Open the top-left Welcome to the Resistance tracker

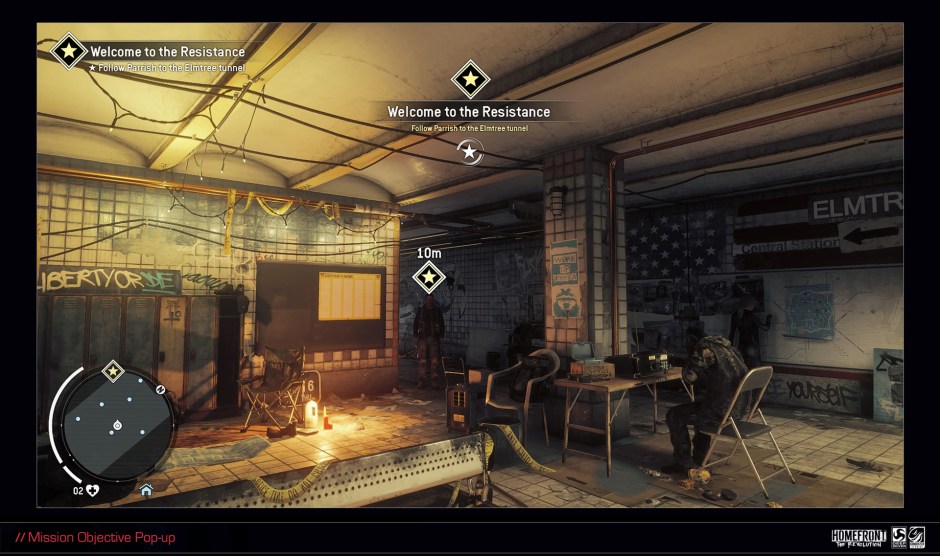(x=167, y=52)
